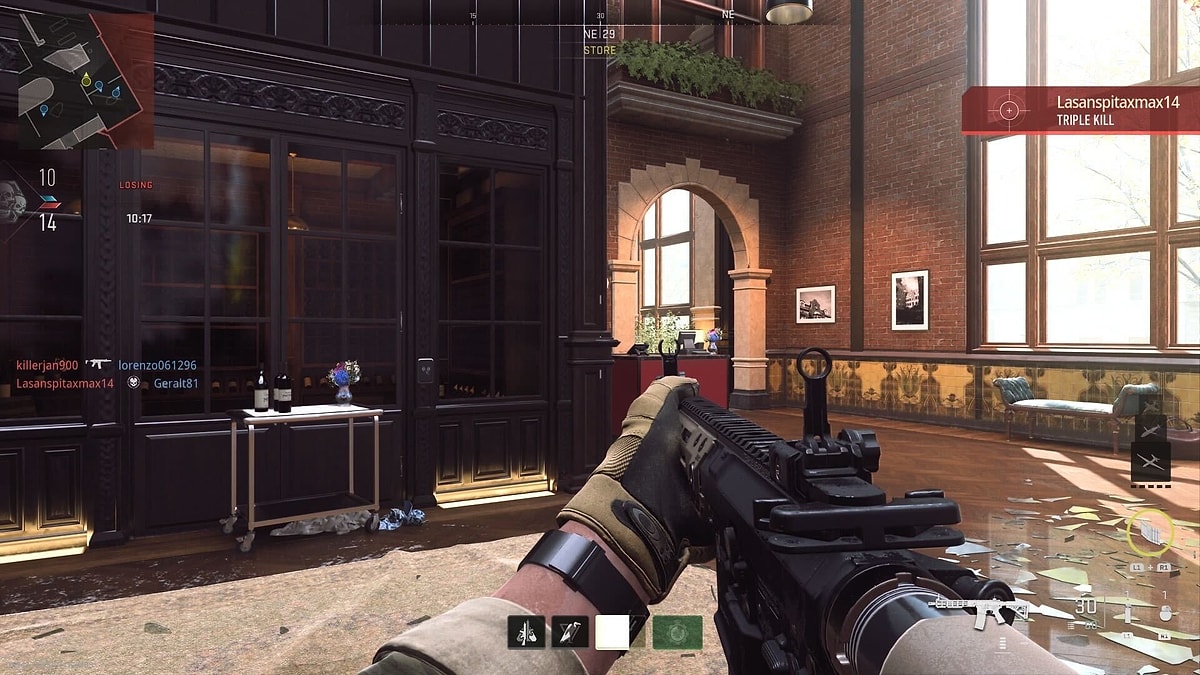
Task: Select the rifle-with-grenades perk icon
Action: 526,632
